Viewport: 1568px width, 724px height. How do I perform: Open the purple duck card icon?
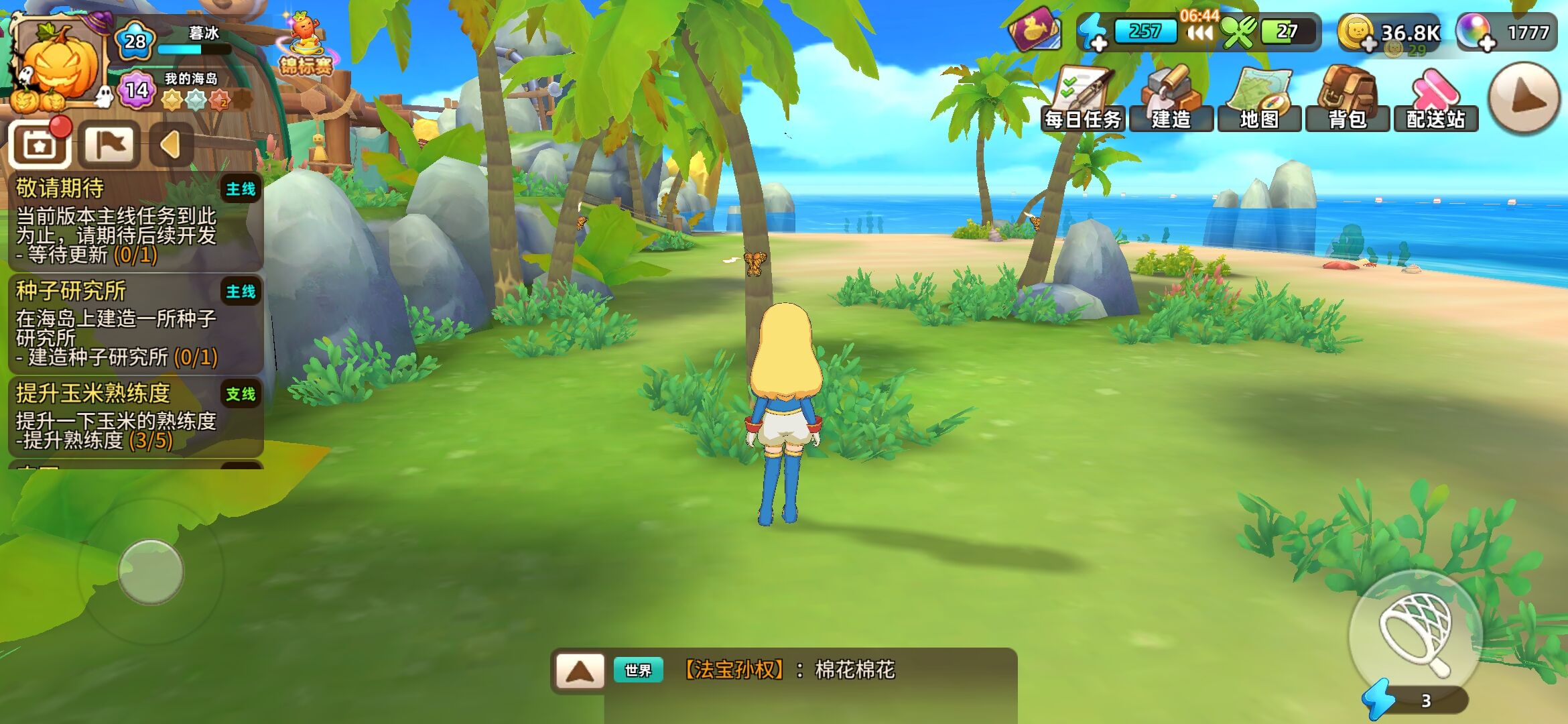(x=1035, y=30)
